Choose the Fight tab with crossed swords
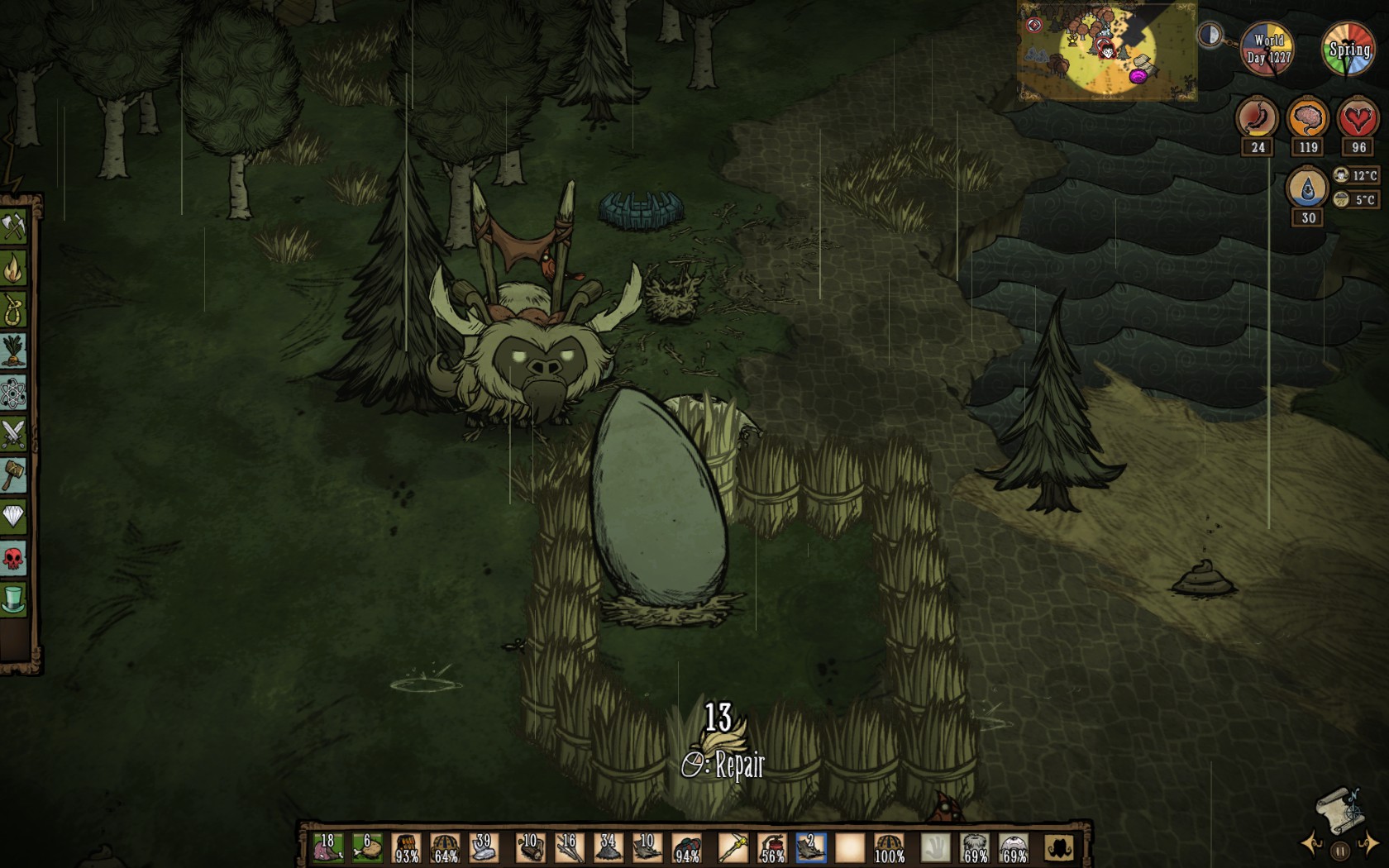 pos(14,434)
